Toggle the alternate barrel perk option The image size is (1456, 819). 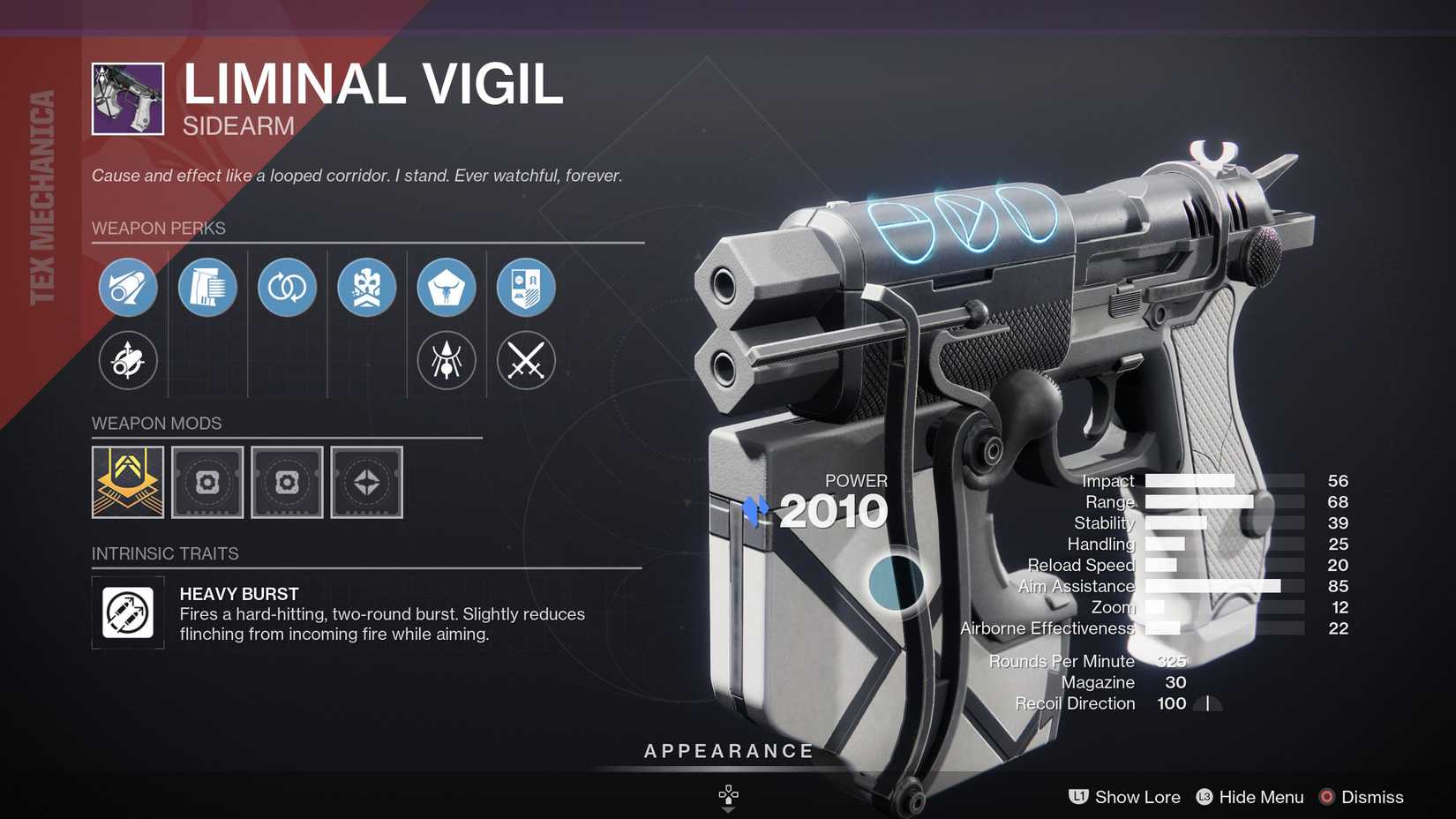click(x=127, y=361)
